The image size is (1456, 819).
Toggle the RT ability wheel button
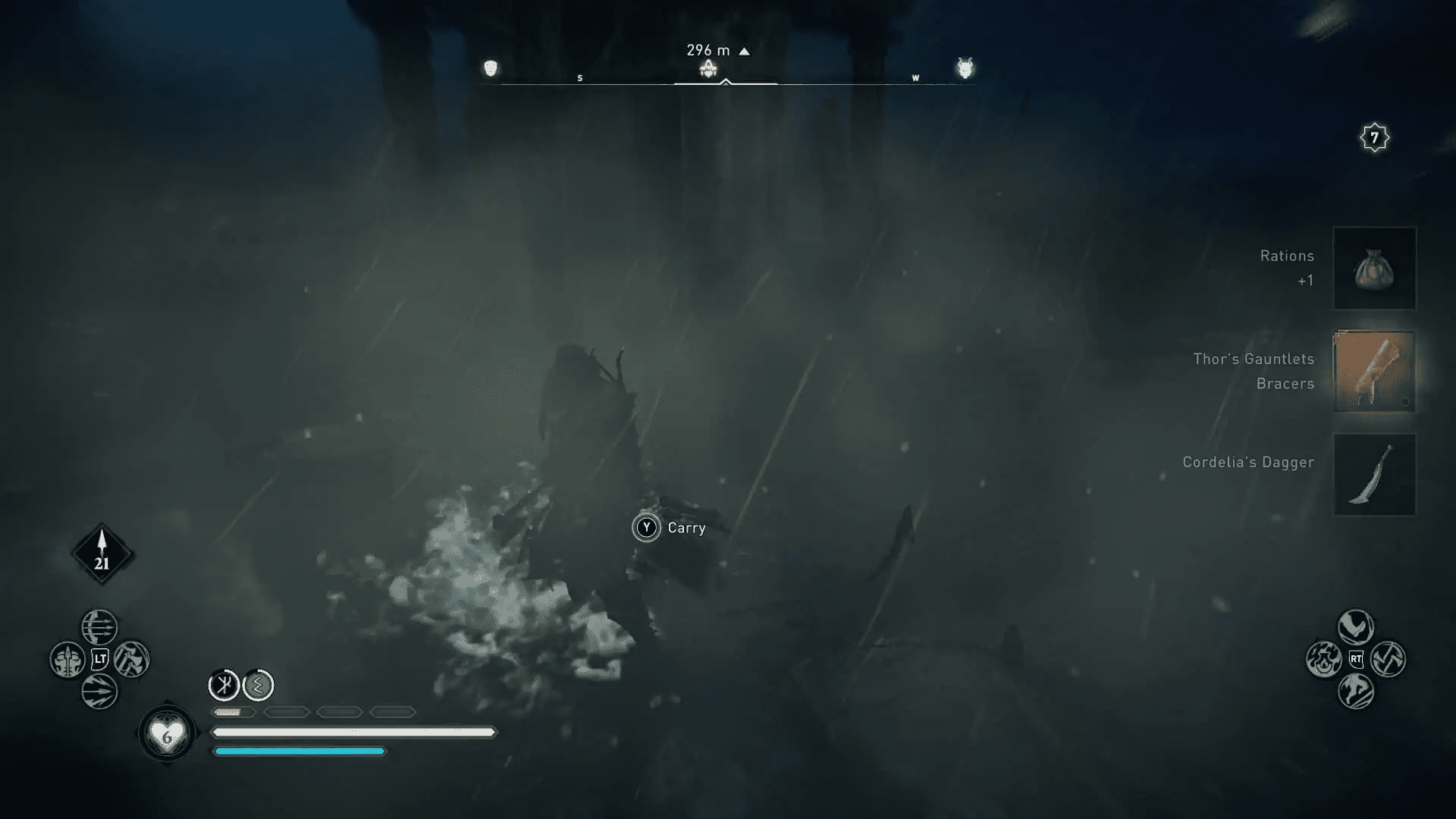click(x=1357, y=658)
